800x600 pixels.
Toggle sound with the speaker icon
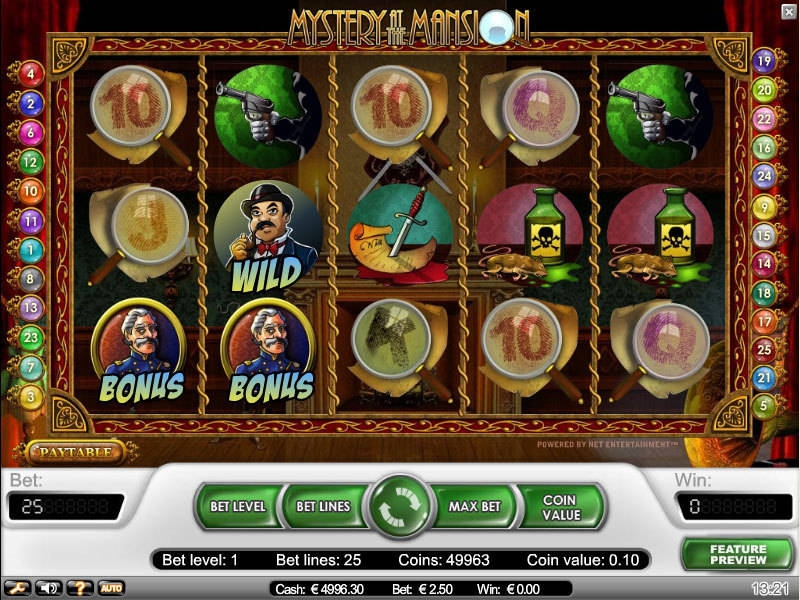[x=47, y=588]
